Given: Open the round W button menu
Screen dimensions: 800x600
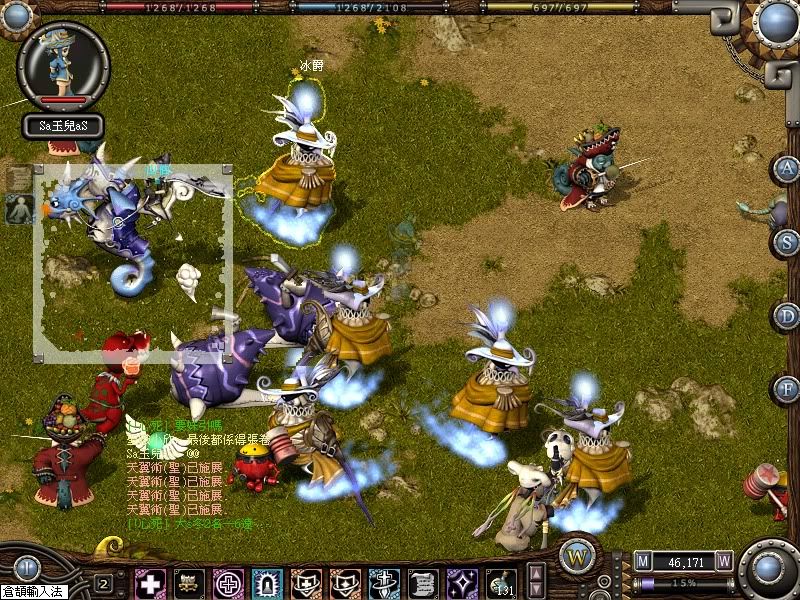Looking at the screenshot, I should (577, 555).
